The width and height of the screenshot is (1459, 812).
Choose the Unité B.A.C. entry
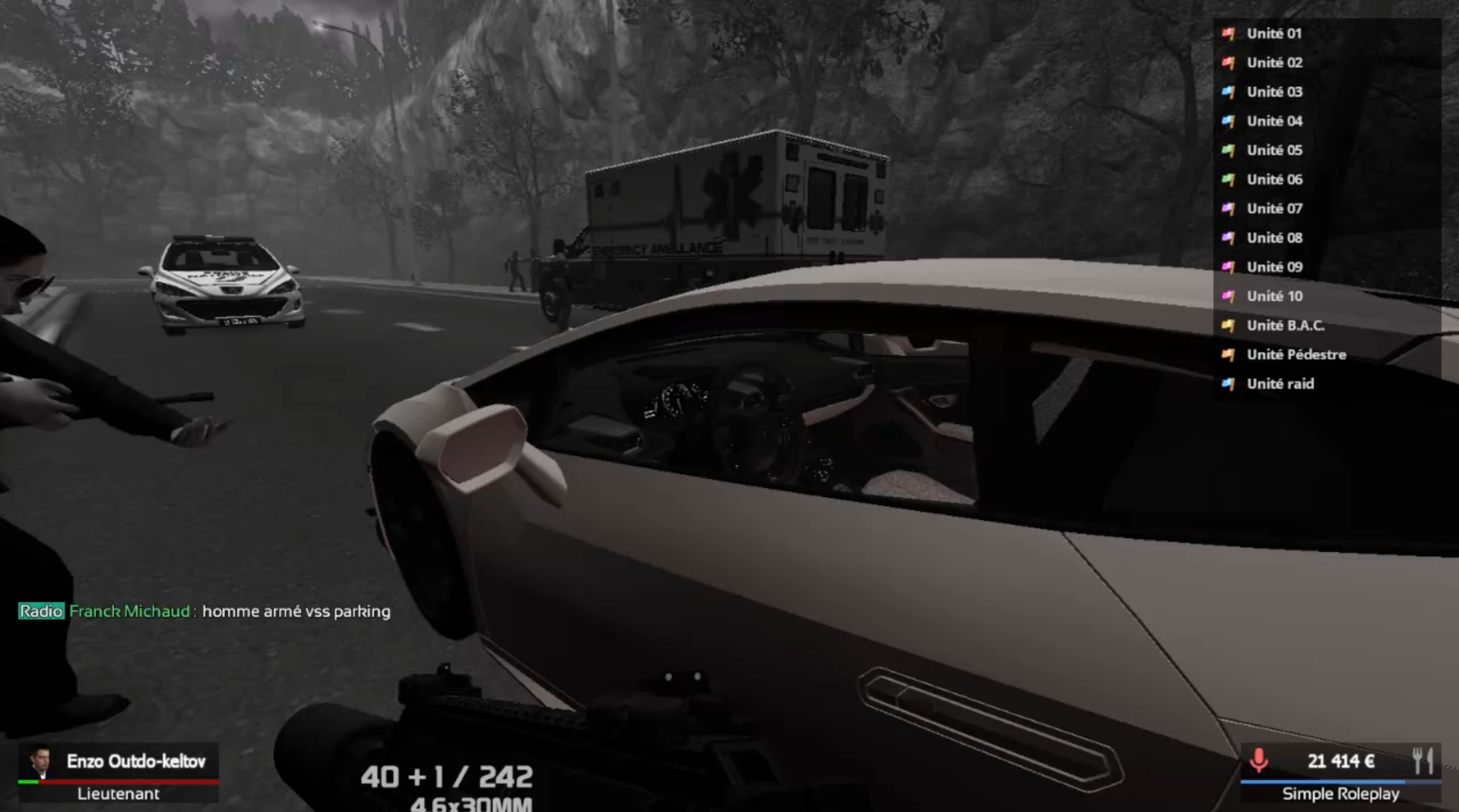point(1285,325)
